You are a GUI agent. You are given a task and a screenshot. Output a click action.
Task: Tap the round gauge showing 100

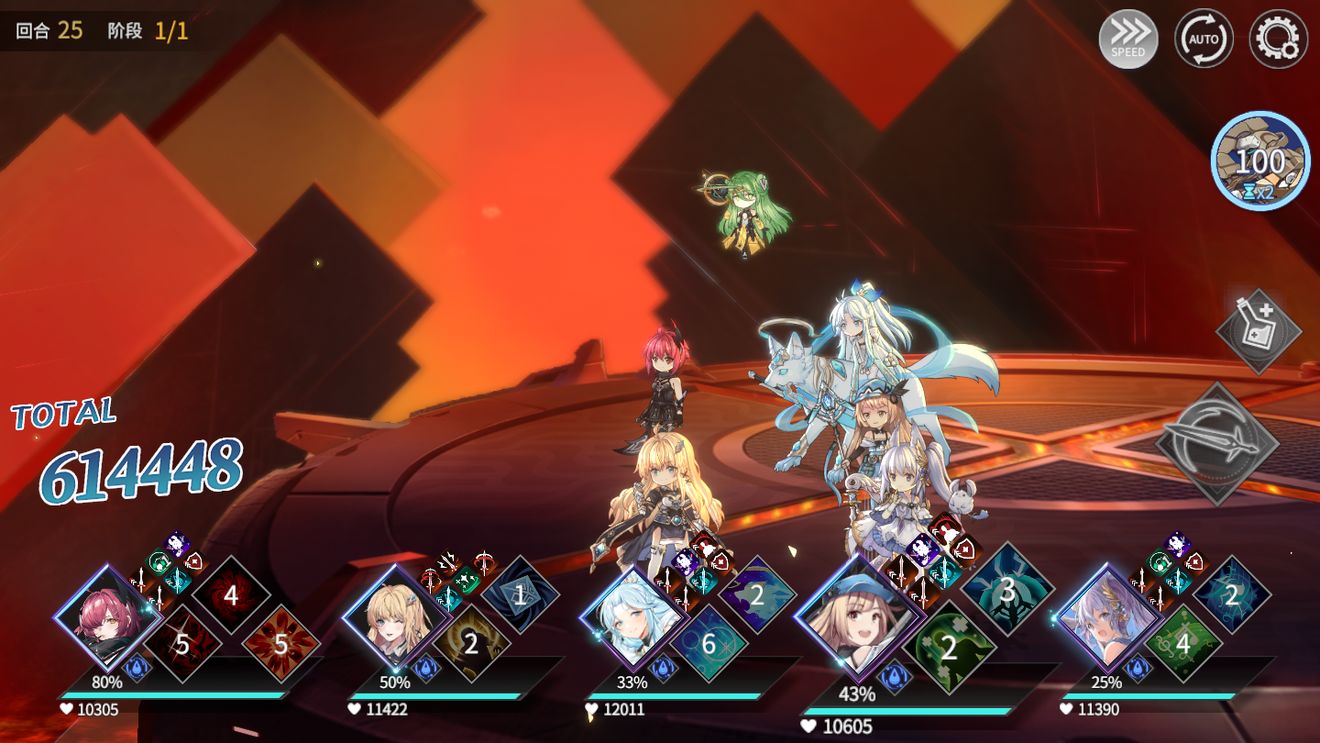[1260, 161]
